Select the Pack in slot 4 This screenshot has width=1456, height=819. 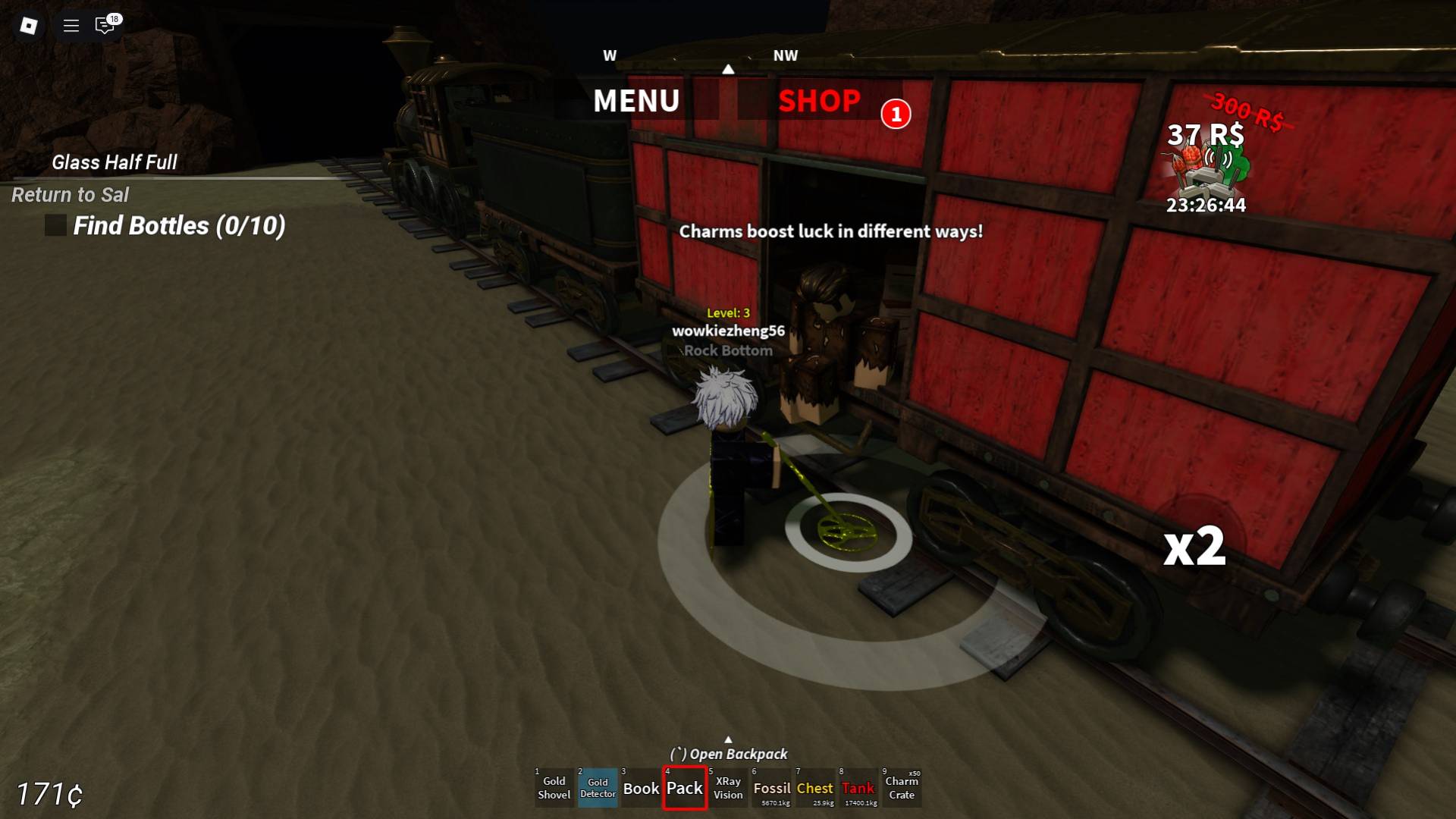[684, 789]
